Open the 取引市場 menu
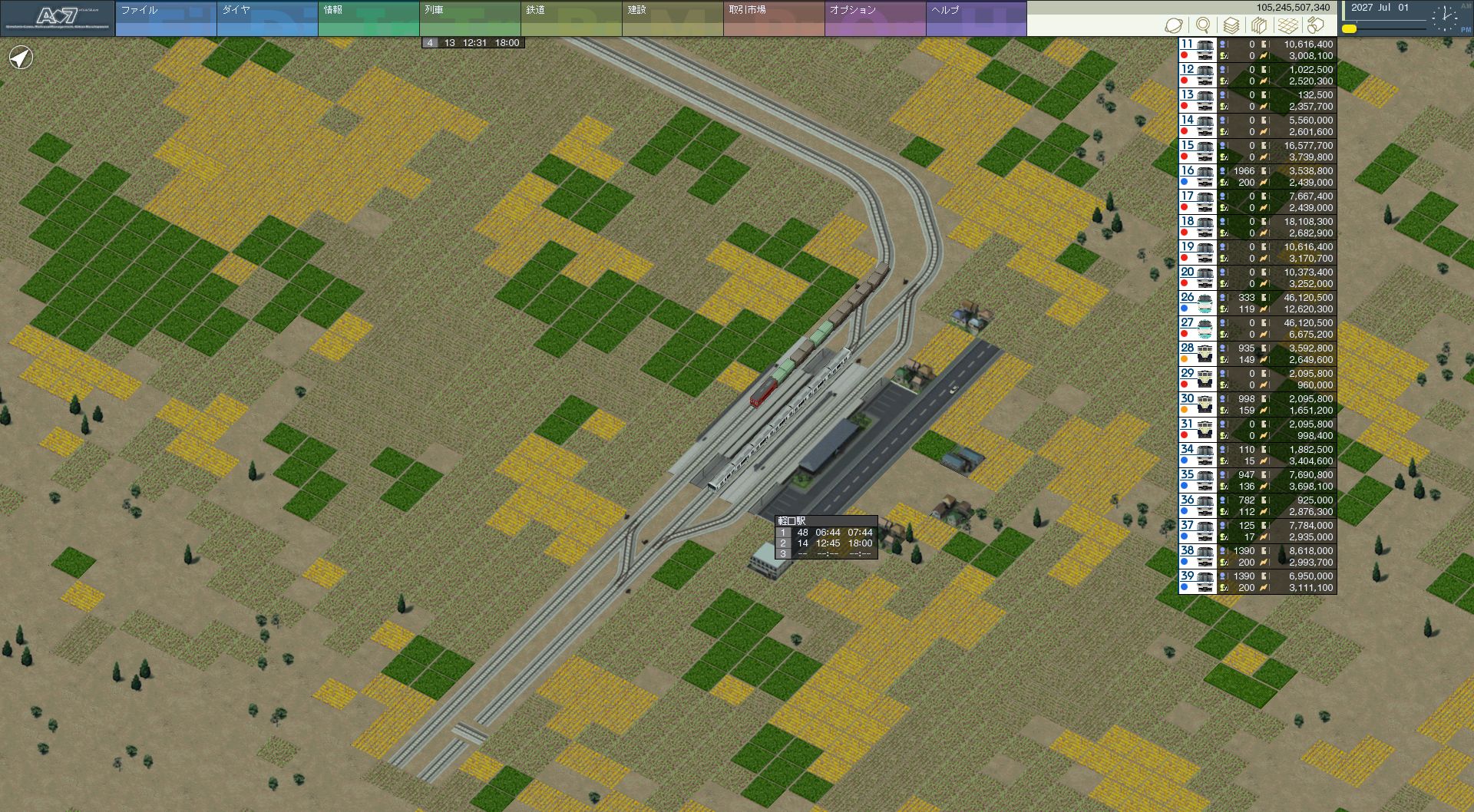 (773, 18)
